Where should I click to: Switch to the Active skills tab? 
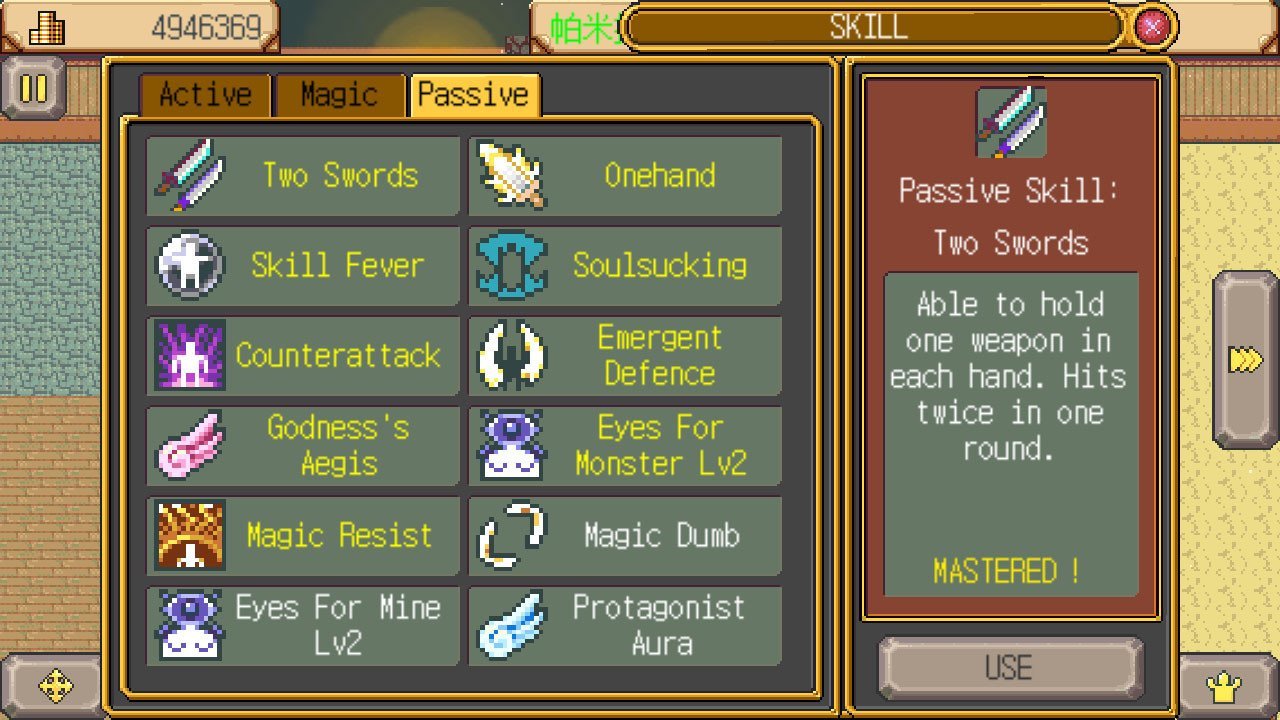point(205,95)
